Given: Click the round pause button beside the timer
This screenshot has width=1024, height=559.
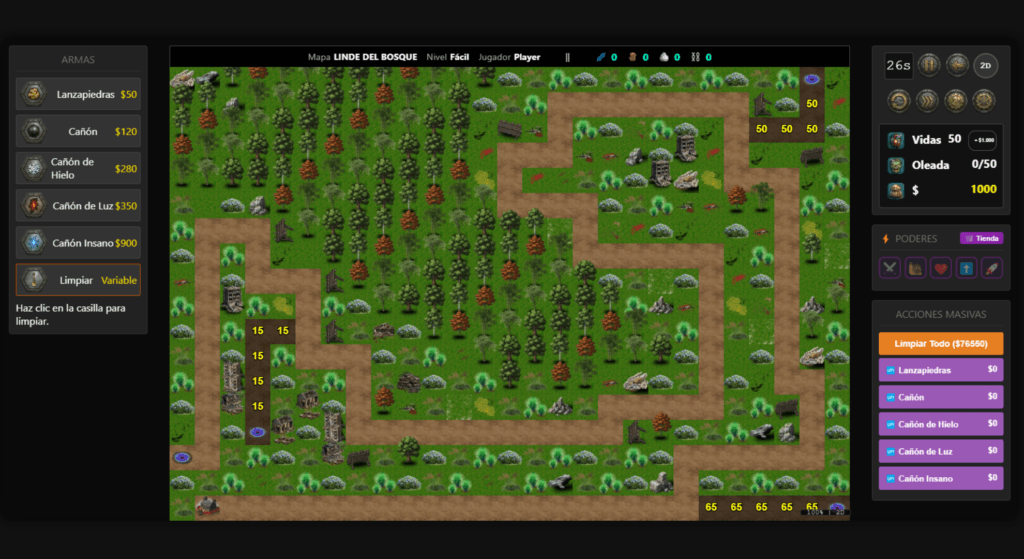Looking at the screenshot, I should click(x=929, y=65).
